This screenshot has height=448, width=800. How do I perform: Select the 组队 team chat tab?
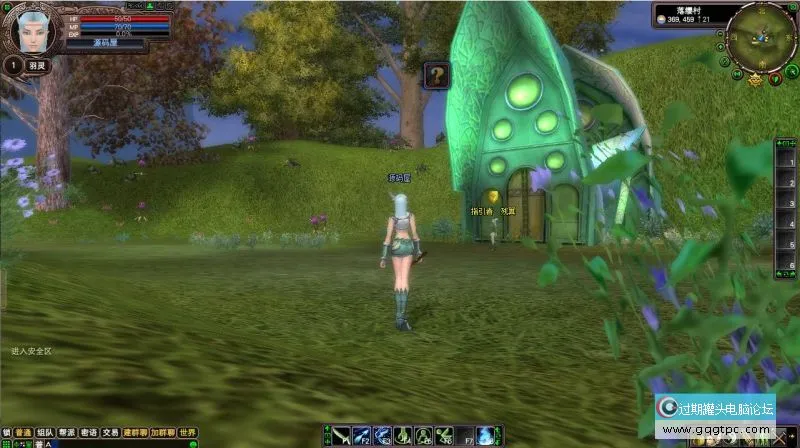(x=45, y=433)
